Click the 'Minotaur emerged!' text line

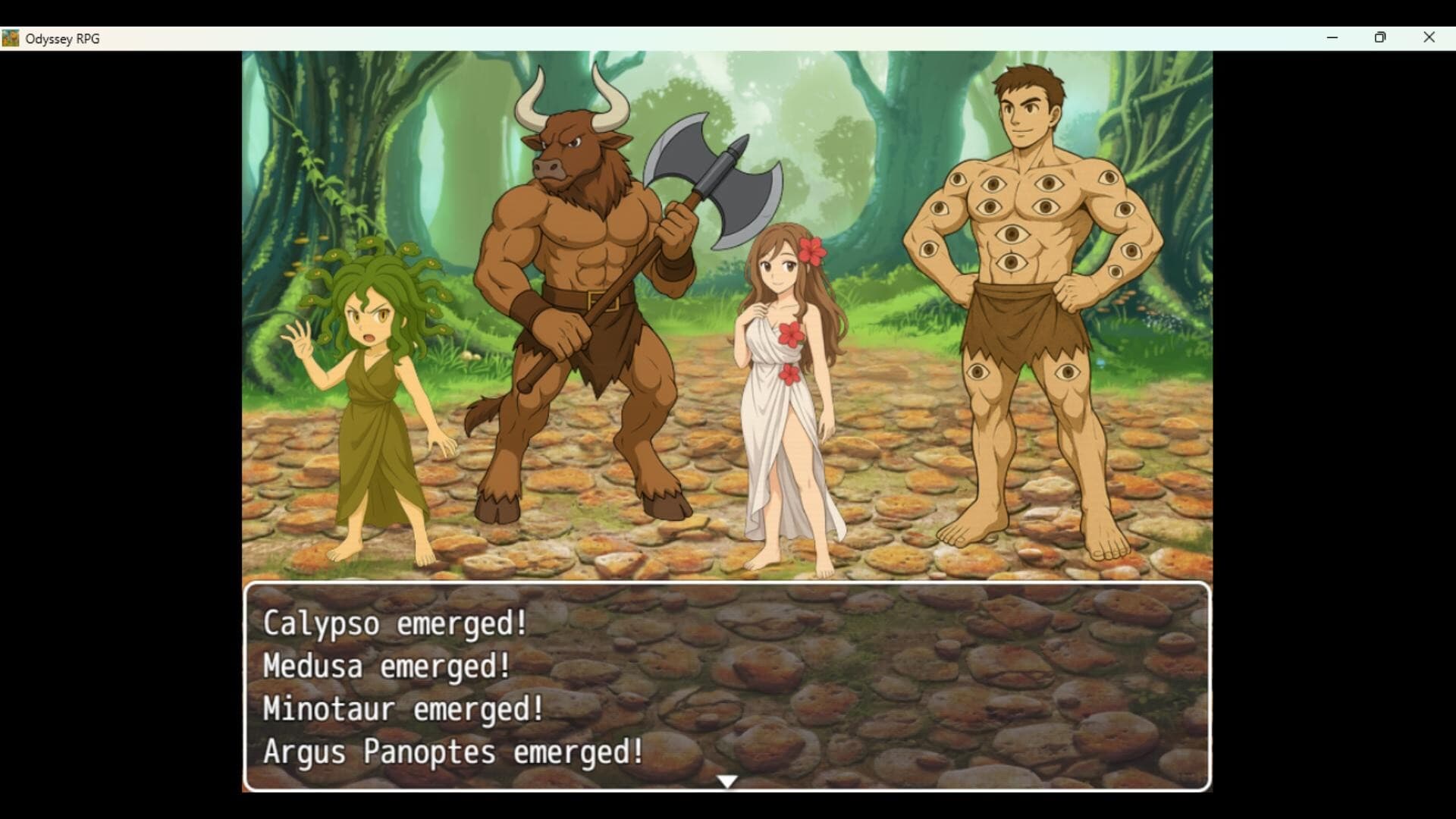click(x=402, y=710)
